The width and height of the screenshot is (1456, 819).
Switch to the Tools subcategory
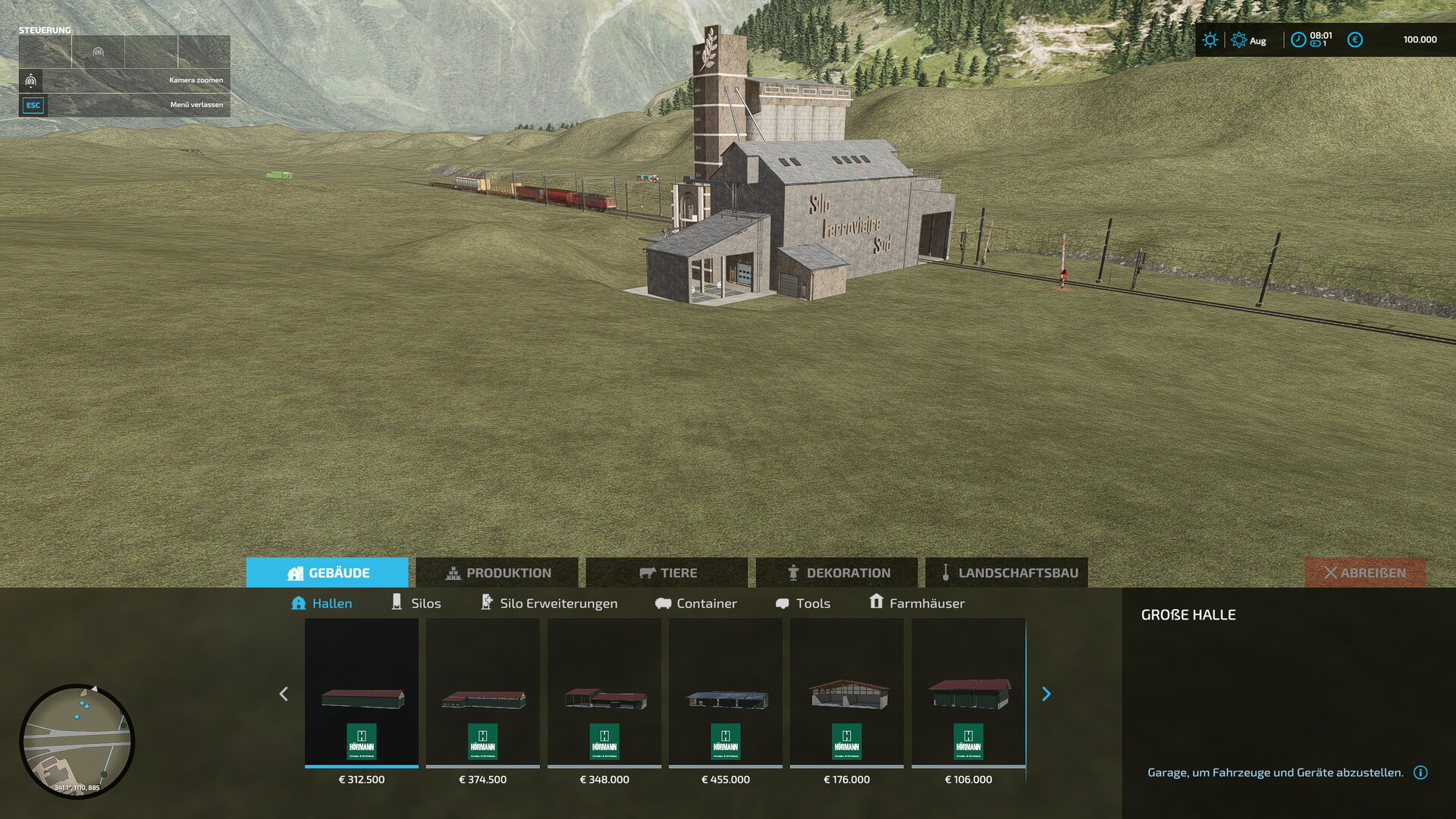pos(803,603)
